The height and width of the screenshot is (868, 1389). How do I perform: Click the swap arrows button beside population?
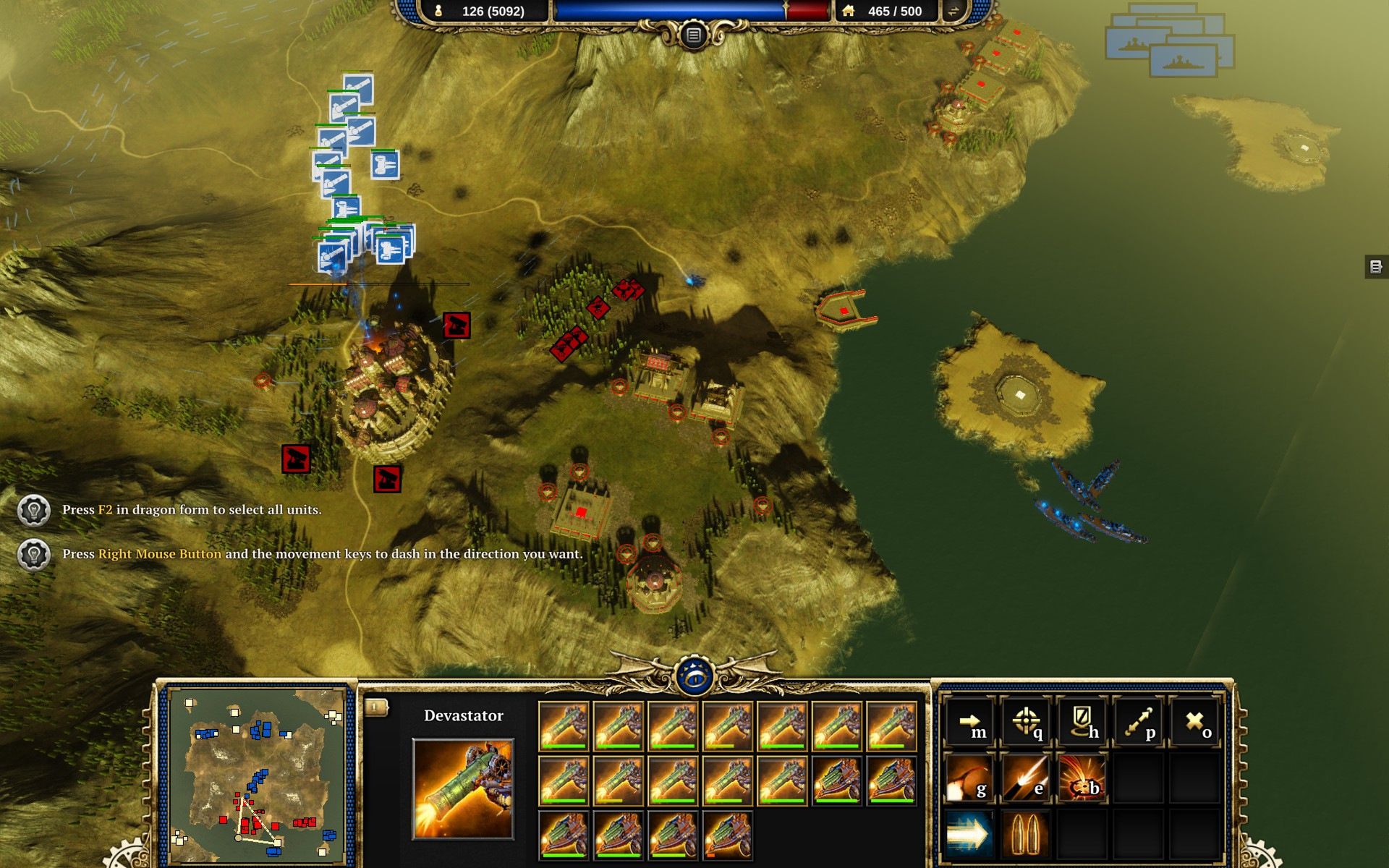coord(953,11)
